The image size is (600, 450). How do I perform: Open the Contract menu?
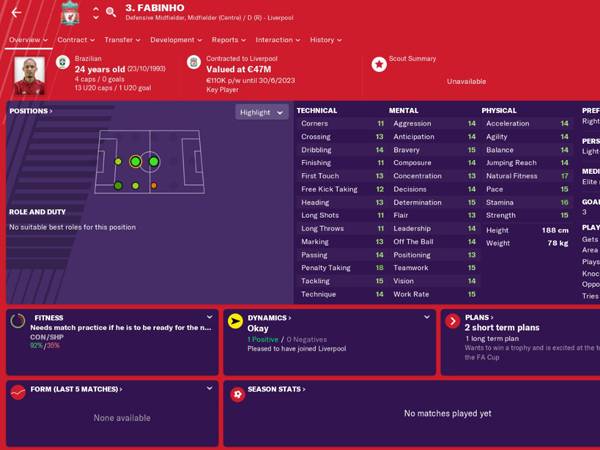pos(75,40)
